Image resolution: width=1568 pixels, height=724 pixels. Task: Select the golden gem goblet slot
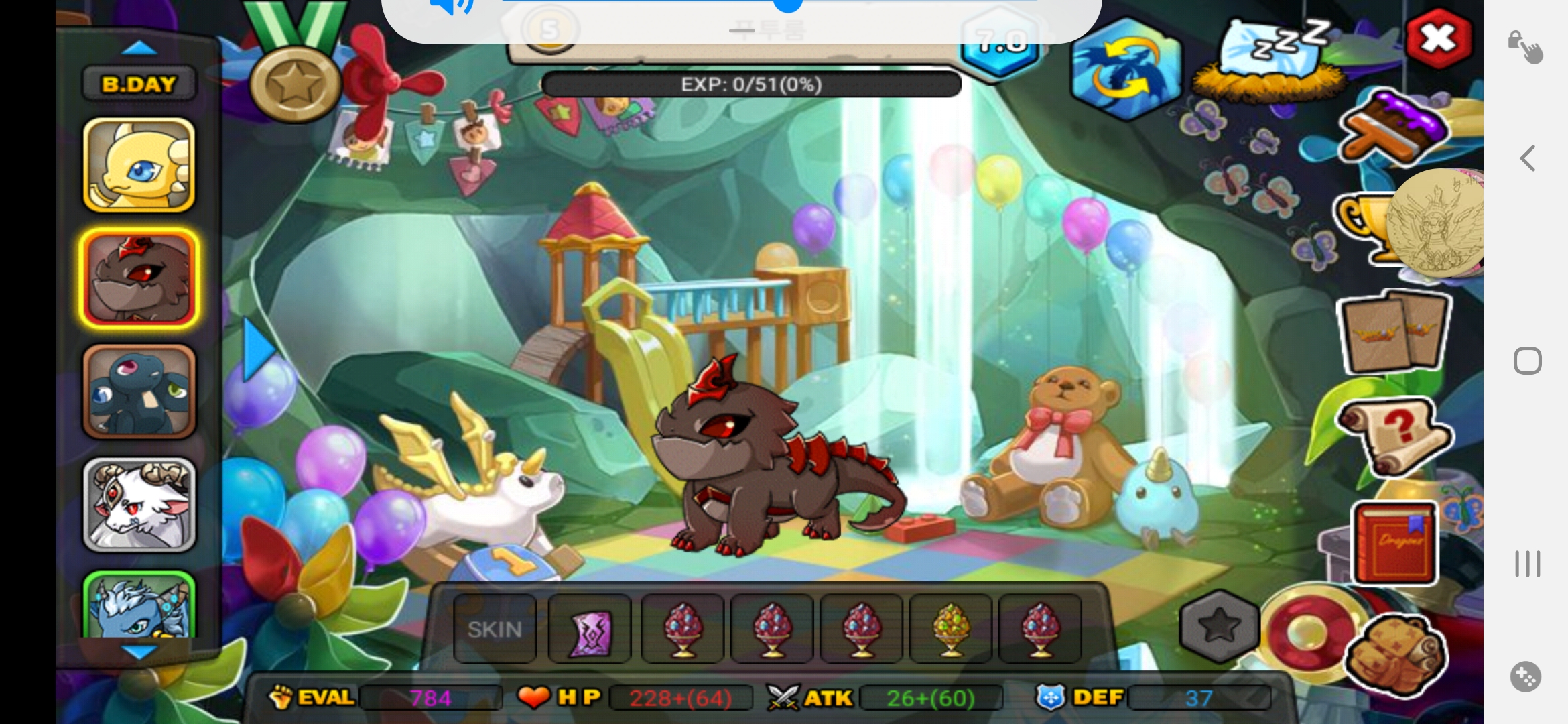[x=950, y=629]
